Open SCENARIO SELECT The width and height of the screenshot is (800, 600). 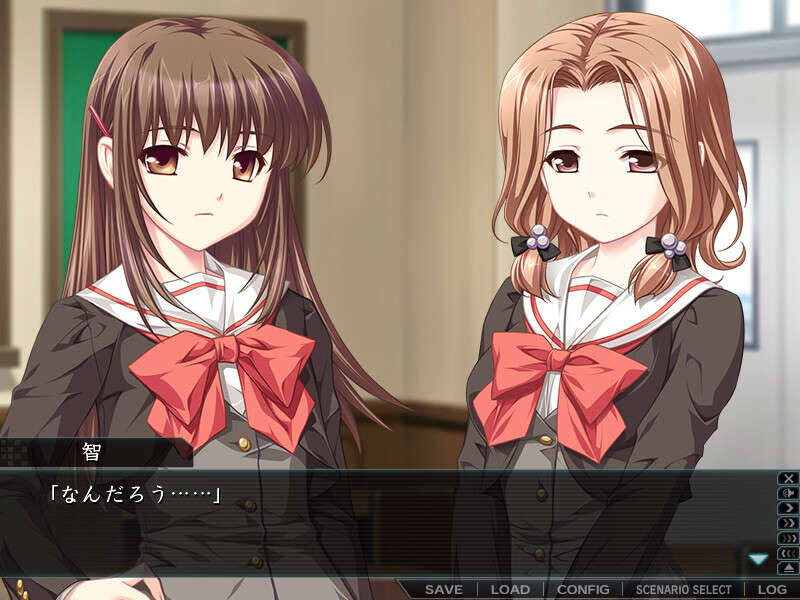[x=684, y=589]
